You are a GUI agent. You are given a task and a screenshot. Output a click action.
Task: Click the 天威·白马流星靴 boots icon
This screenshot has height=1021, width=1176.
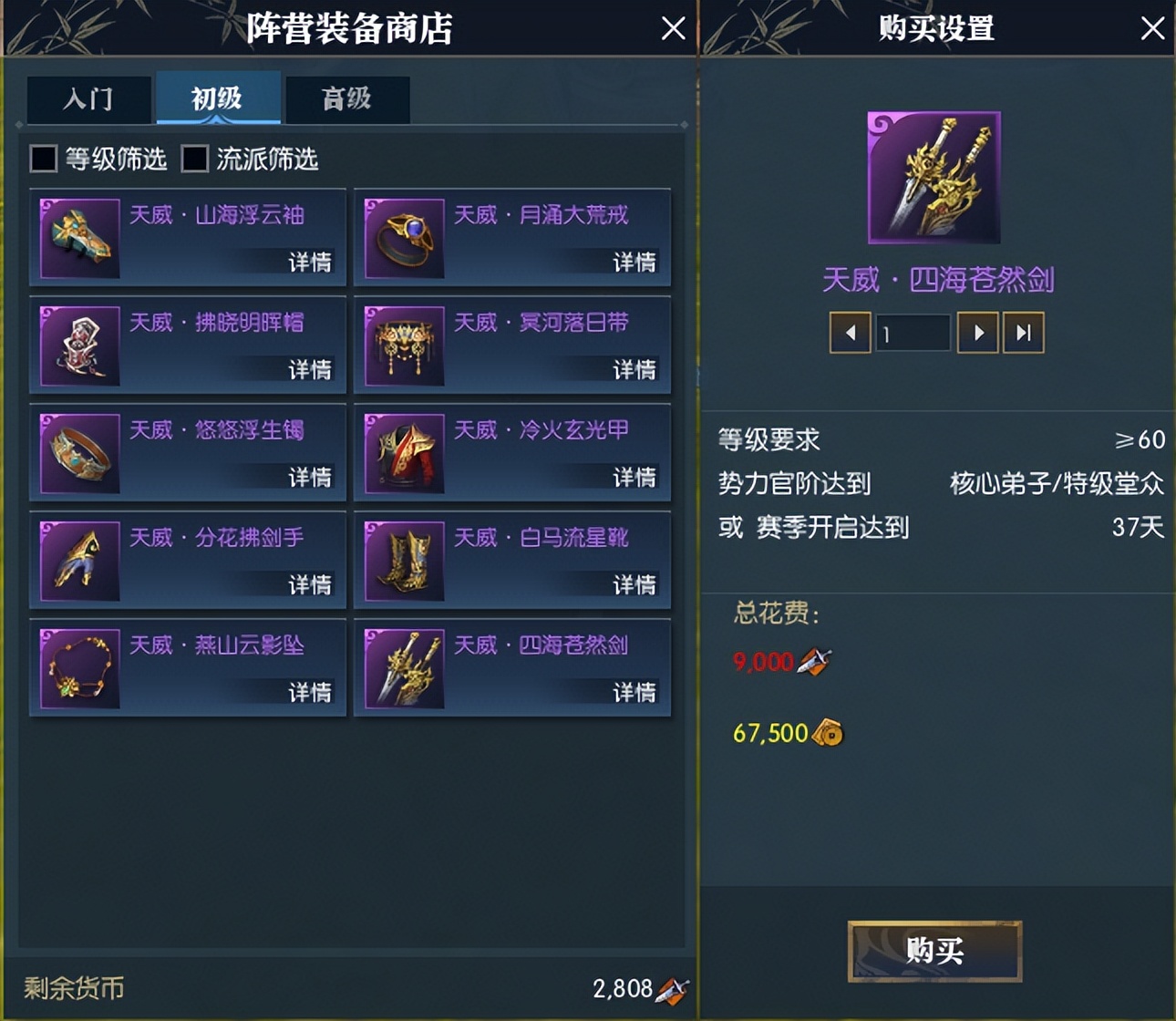pyautogui.click(x=405, y=561)
